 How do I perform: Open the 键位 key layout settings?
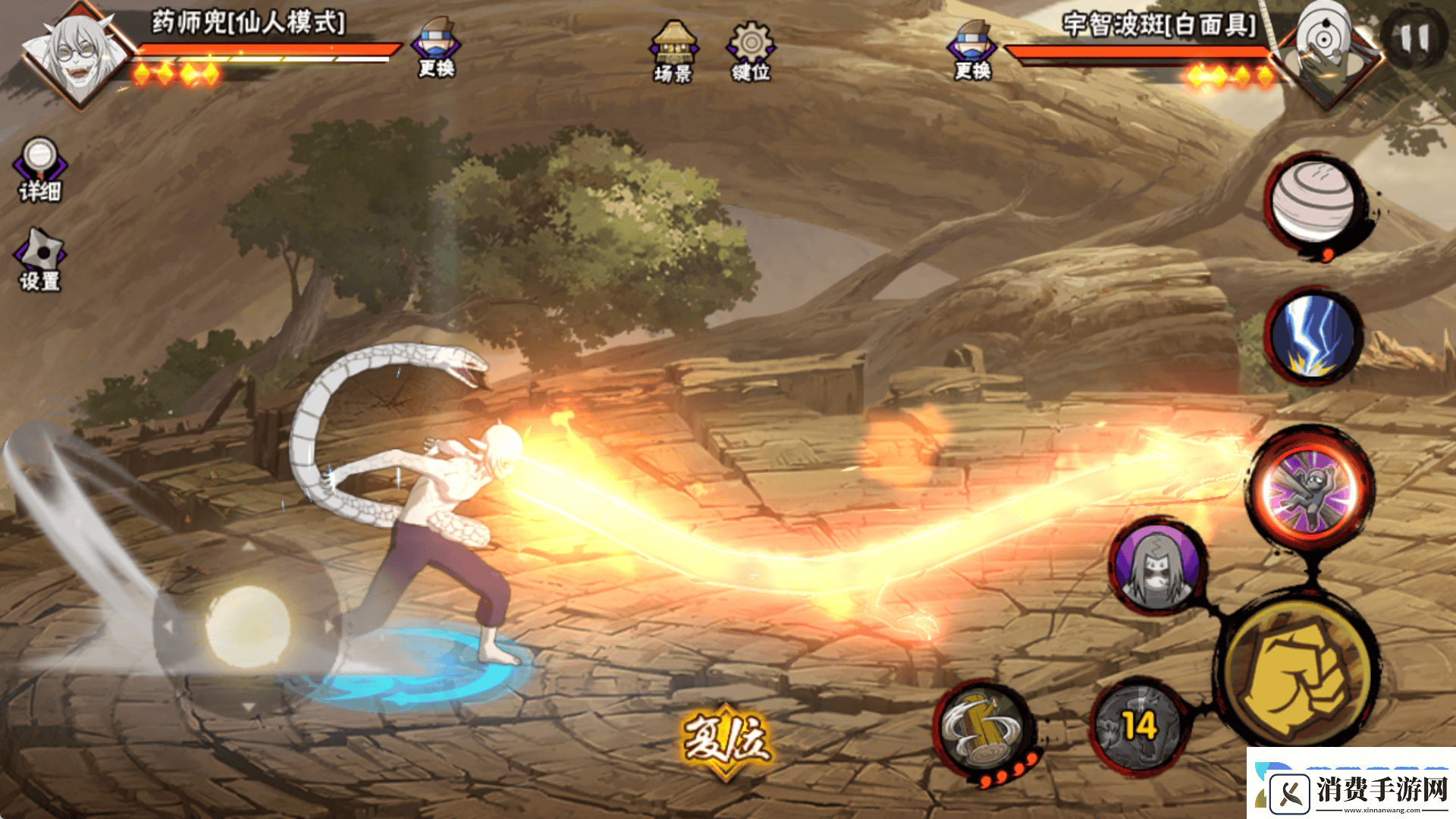coord(751,52)
